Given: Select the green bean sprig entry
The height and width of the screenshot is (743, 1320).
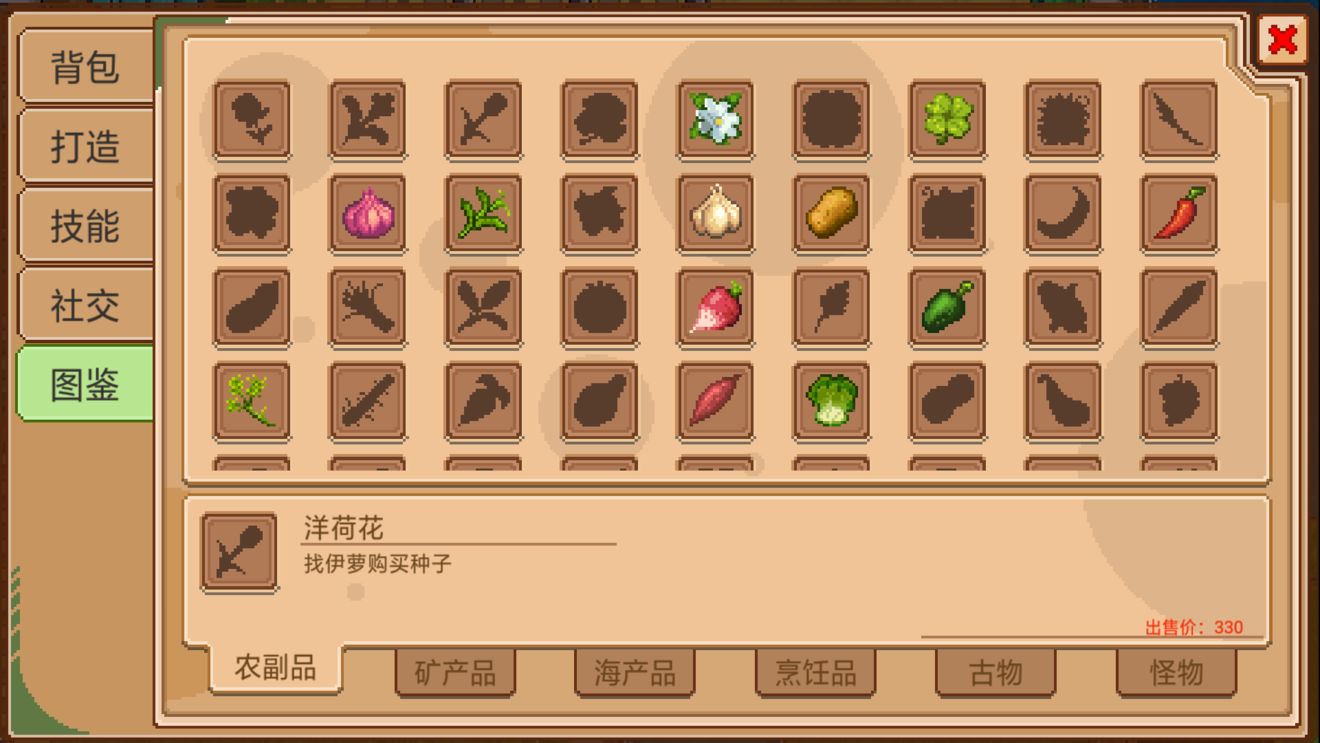Looking at the screenshot, I should tap(483, 212).
